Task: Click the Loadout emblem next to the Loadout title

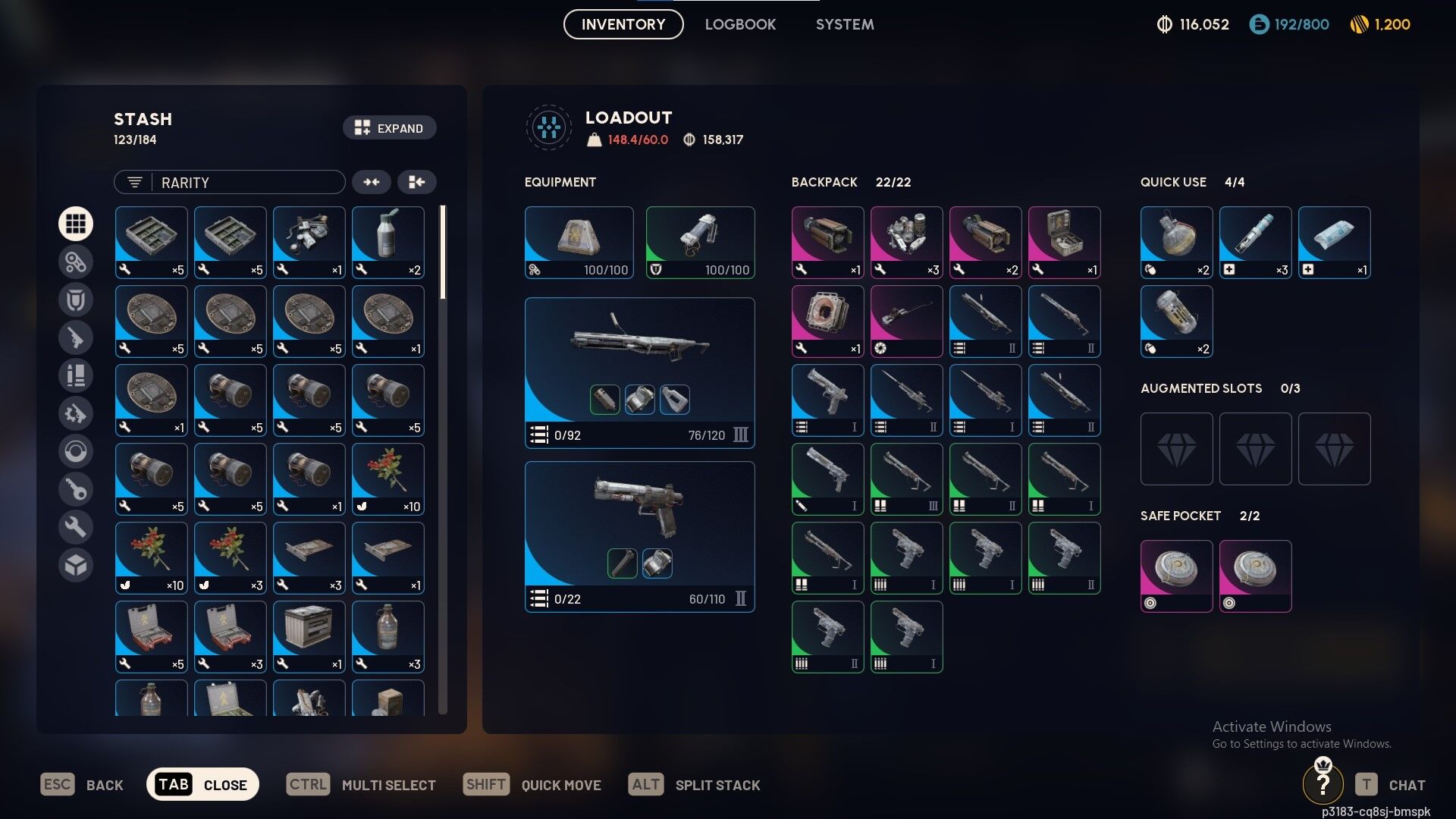Action: 548,127
